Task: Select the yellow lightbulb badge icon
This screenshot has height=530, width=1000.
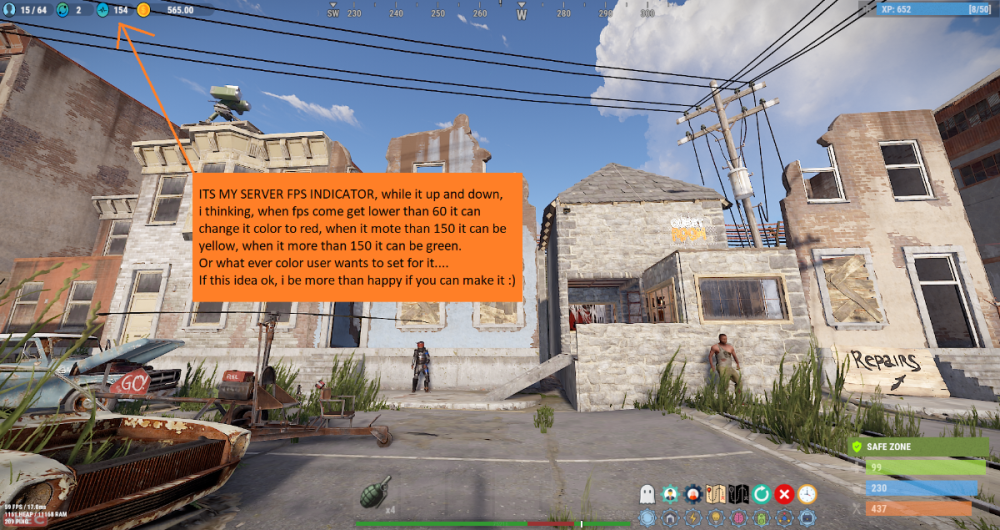Action: click(716, 518)
